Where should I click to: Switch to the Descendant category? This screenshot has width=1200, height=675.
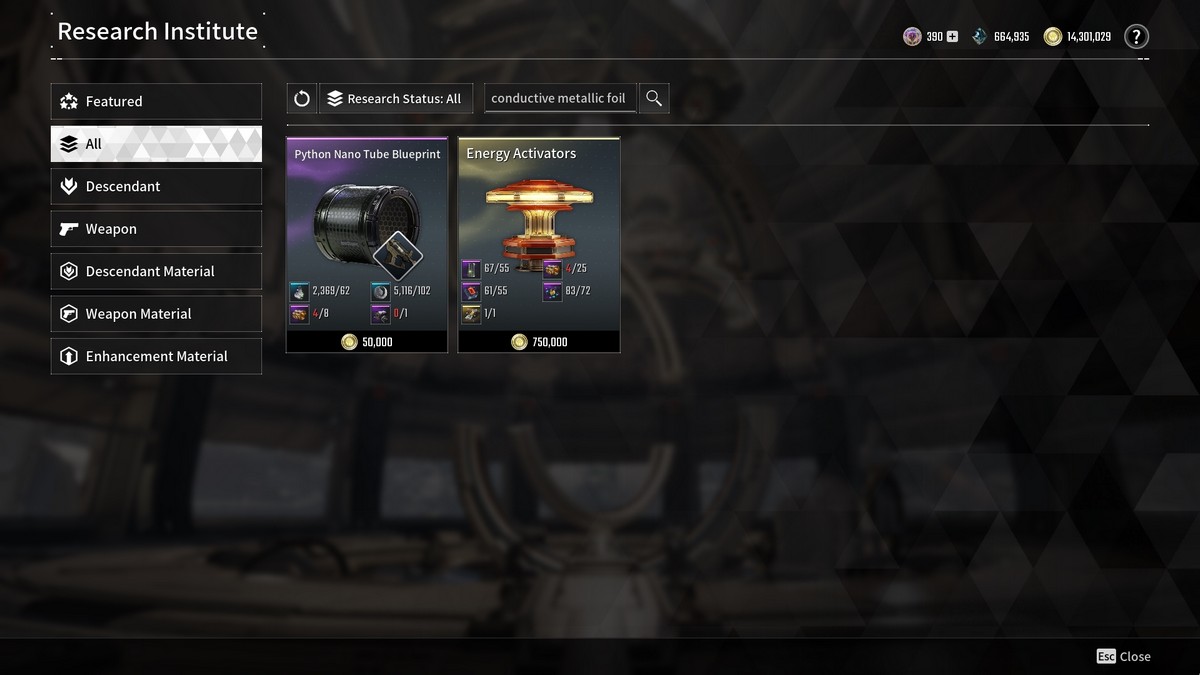click(156, 186)
